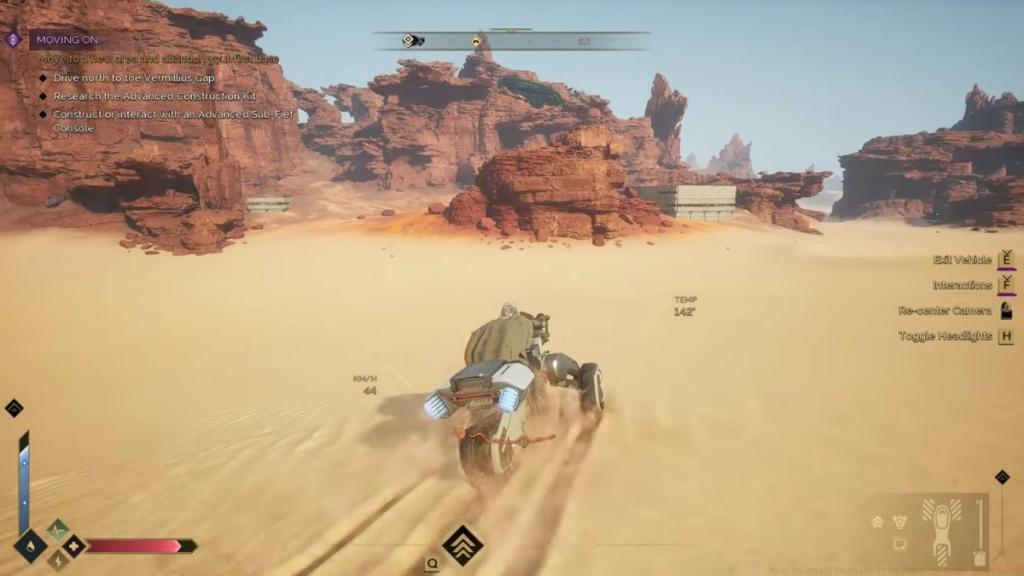
Task: Click the green diamond status icon
Action: (57, 530)
